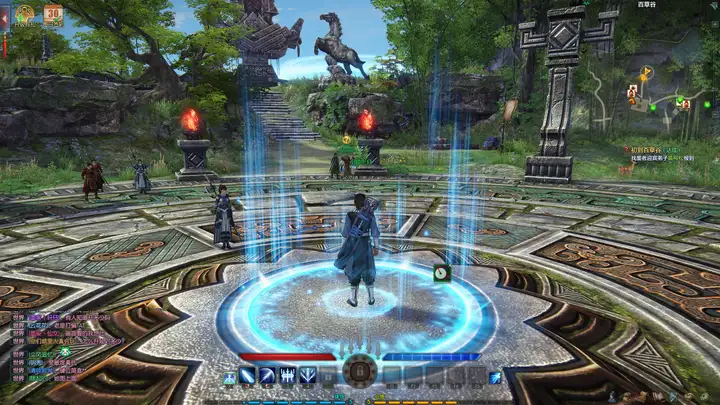Activate the blue dash skill right of hotbar
720x405 pixels.
(495, 377)
